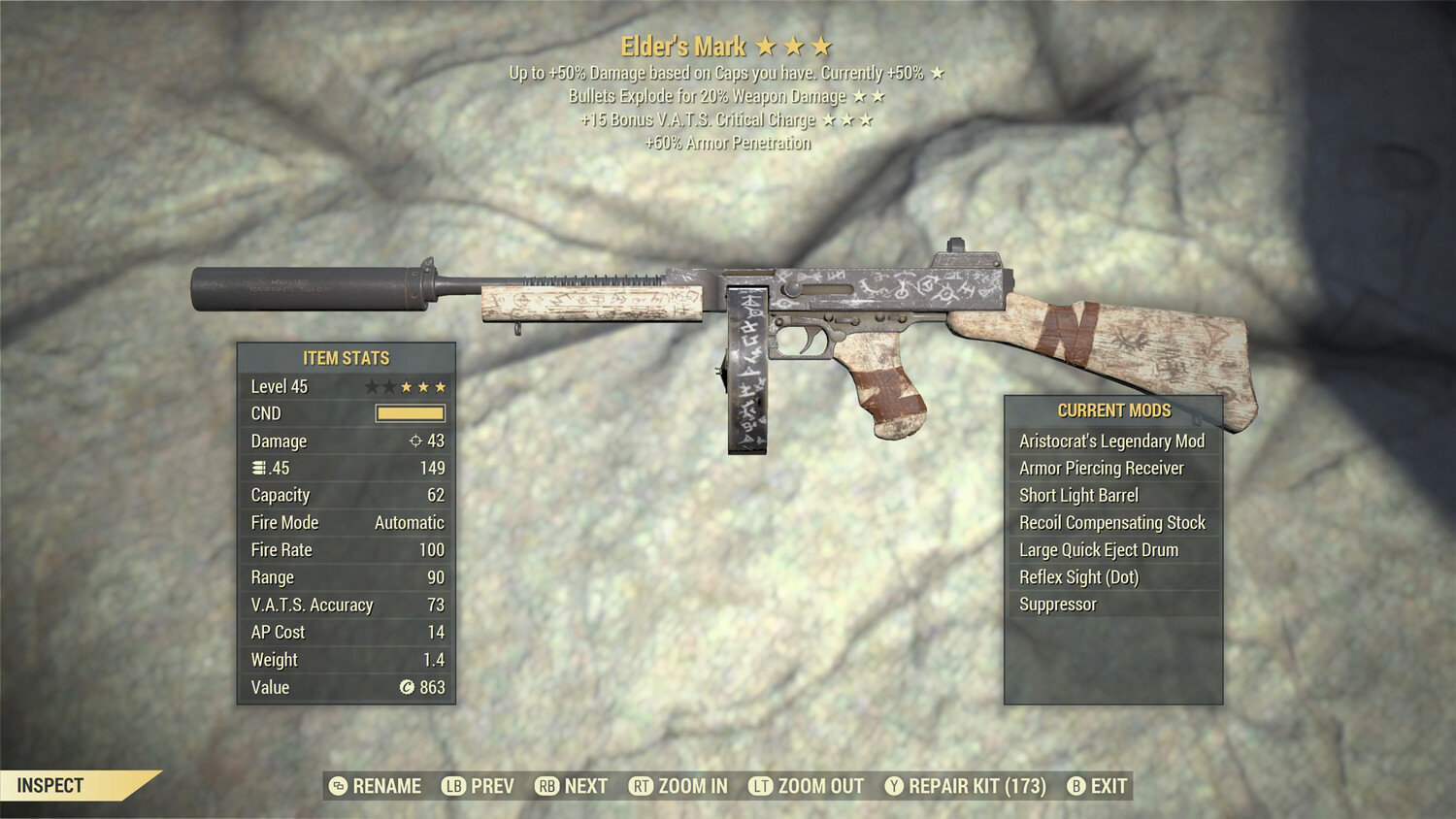Expand the CURRENT MODS panel header

(1112, 409)
